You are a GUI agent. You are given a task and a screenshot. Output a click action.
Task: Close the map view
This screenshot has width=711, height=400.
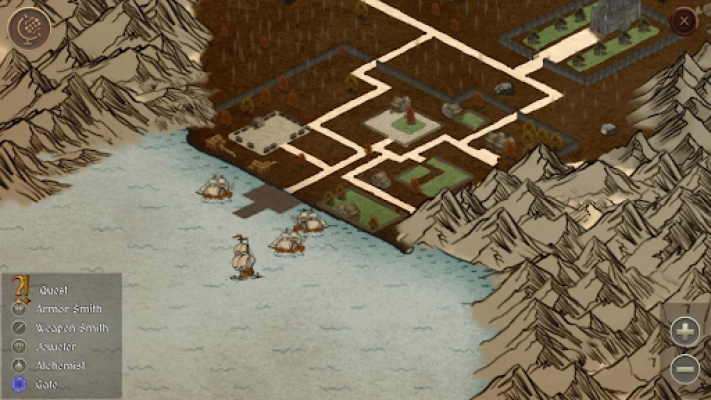coord(684,21)
